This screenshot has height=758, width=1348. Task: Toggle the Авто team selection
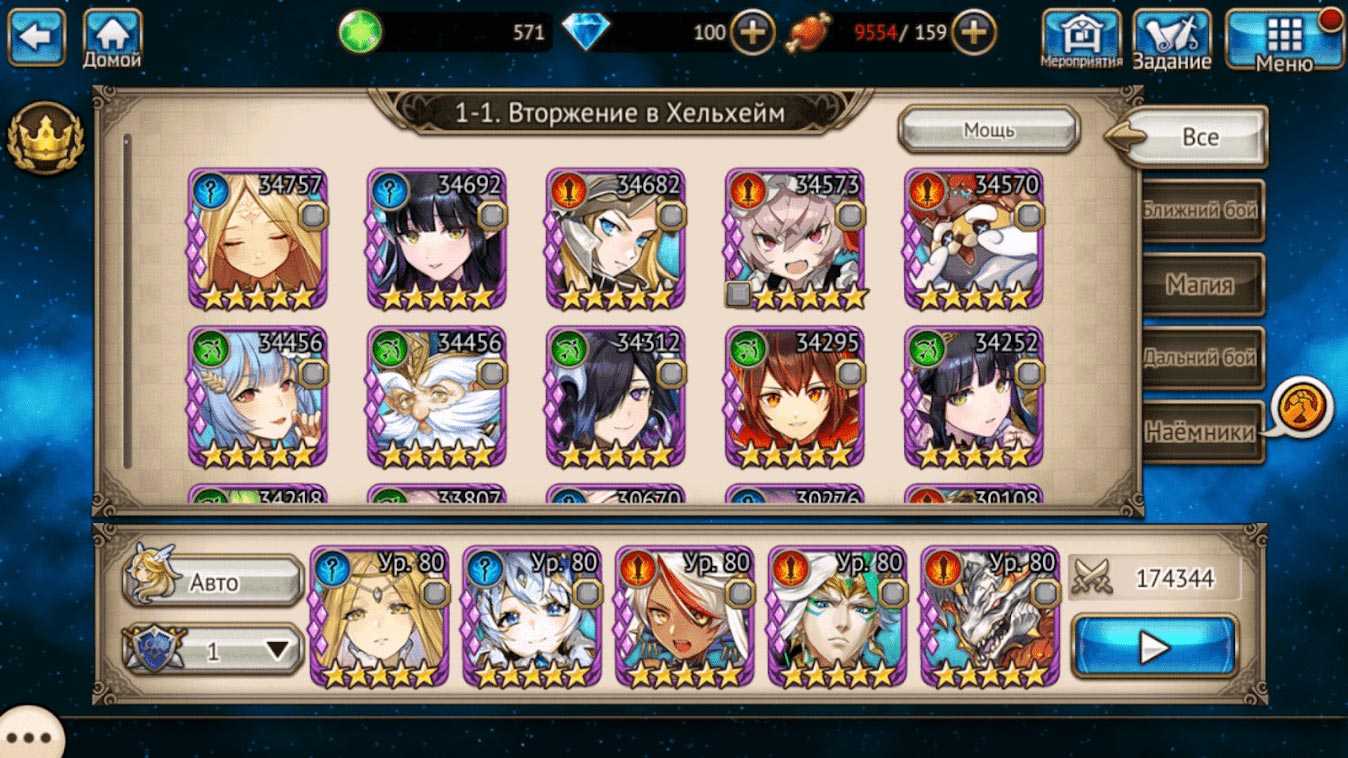213,582
